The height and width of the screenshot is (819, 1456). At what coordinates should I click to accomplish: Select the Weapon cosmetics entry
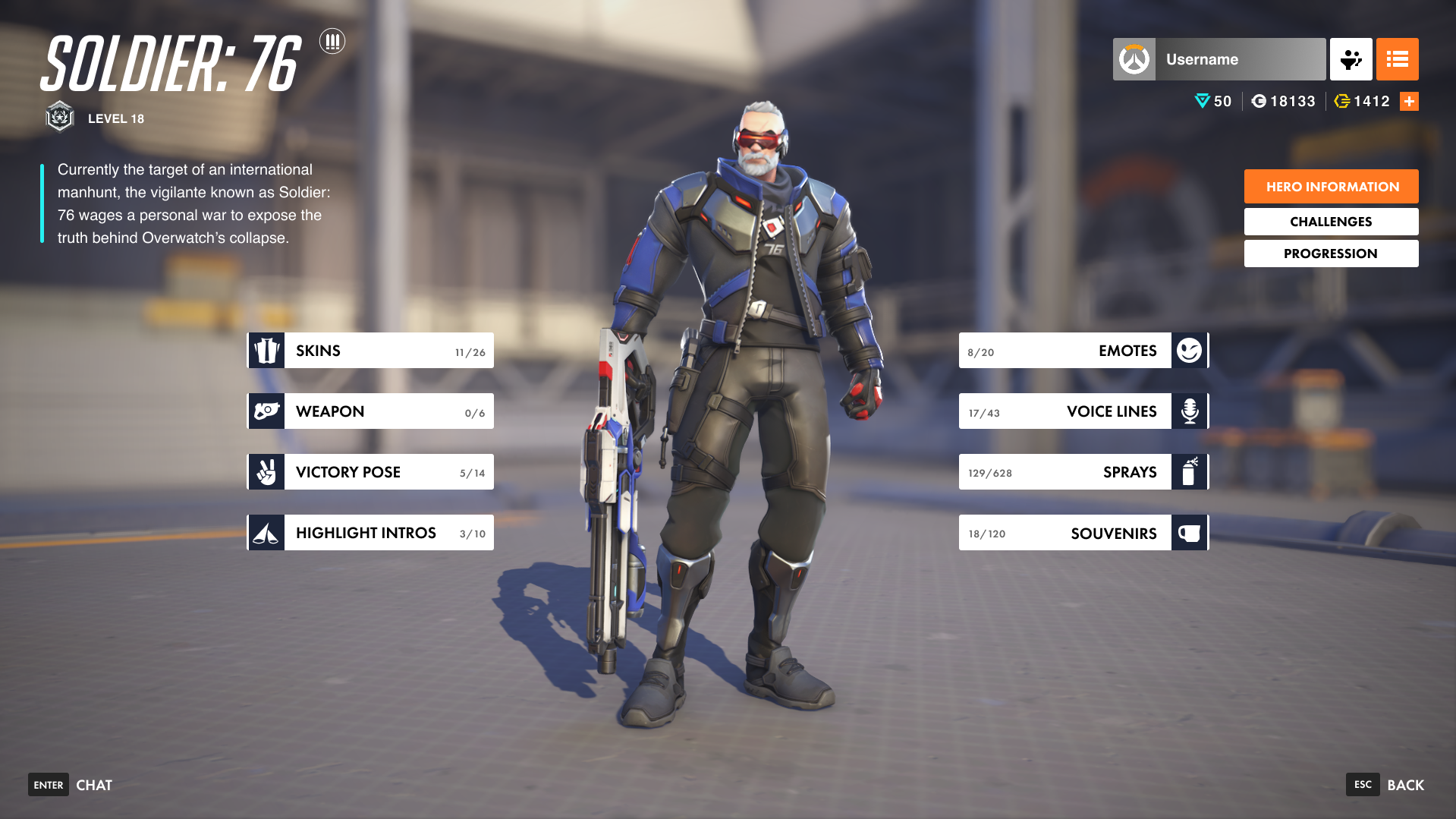pos(370,411)
